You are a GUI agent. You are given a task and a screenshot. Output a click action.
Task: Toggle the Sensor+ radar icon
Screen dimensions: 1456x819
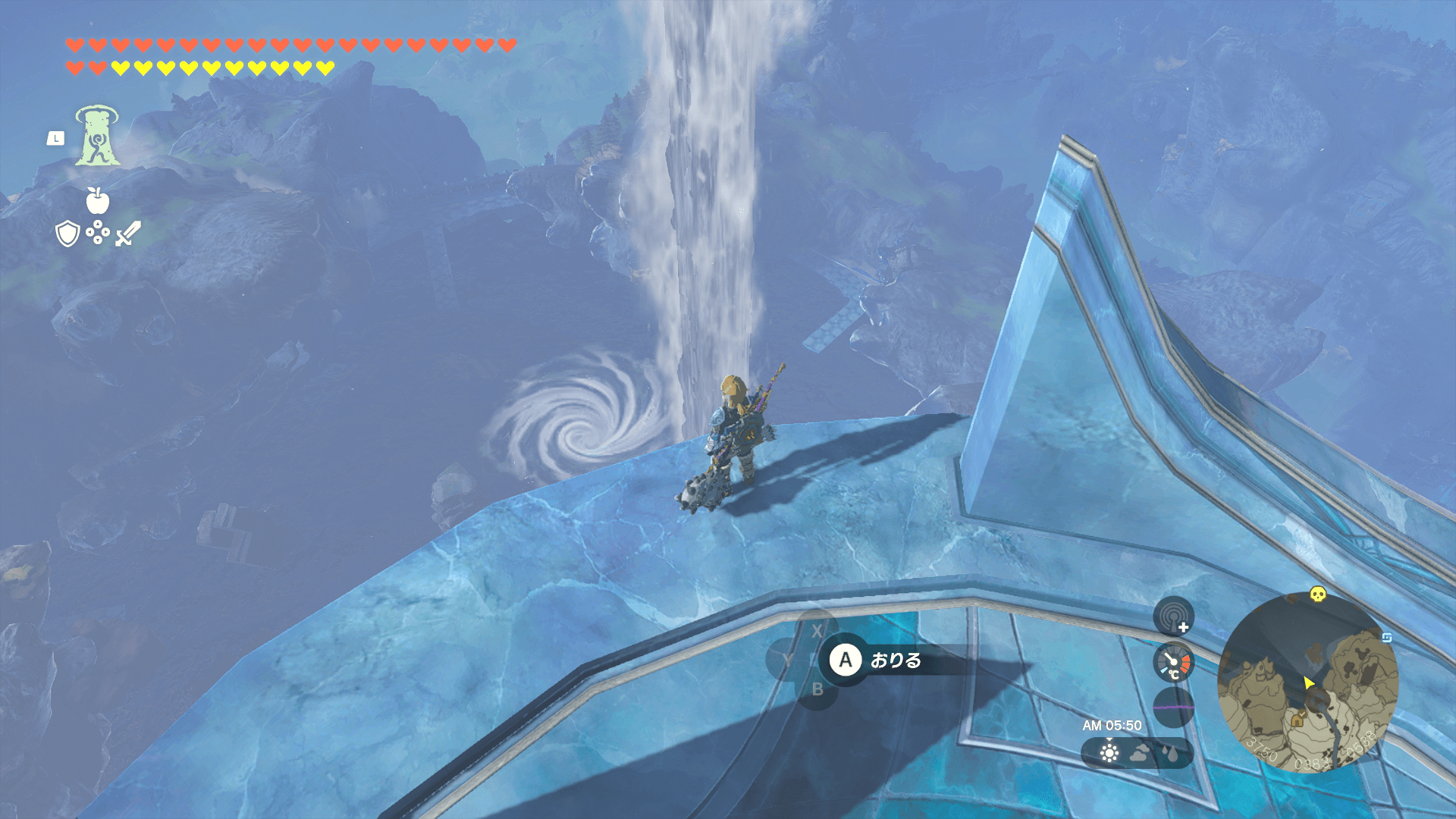coord(1173,617)
